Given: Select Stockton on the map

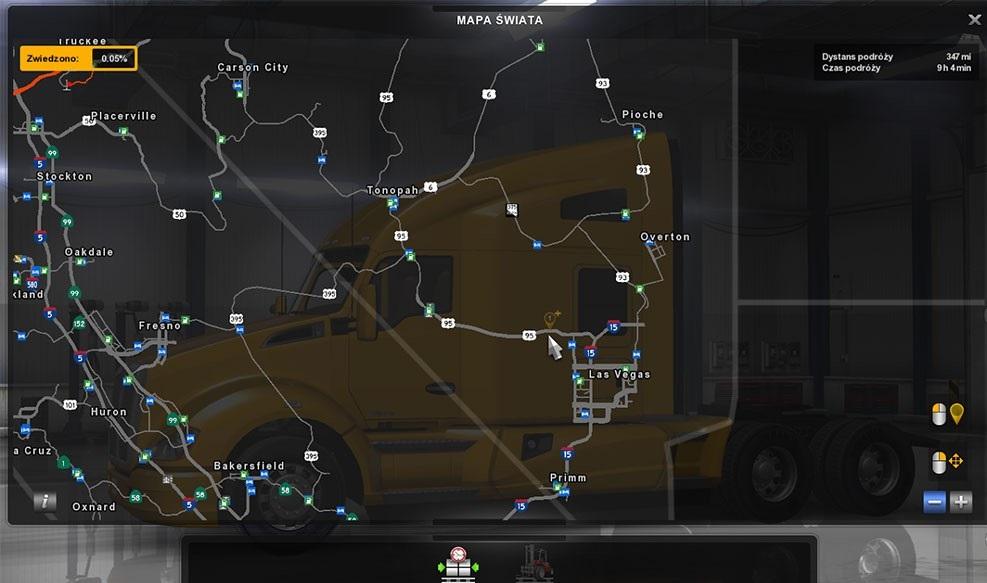Looking at the screenshot, I should (x=64, y=176).
